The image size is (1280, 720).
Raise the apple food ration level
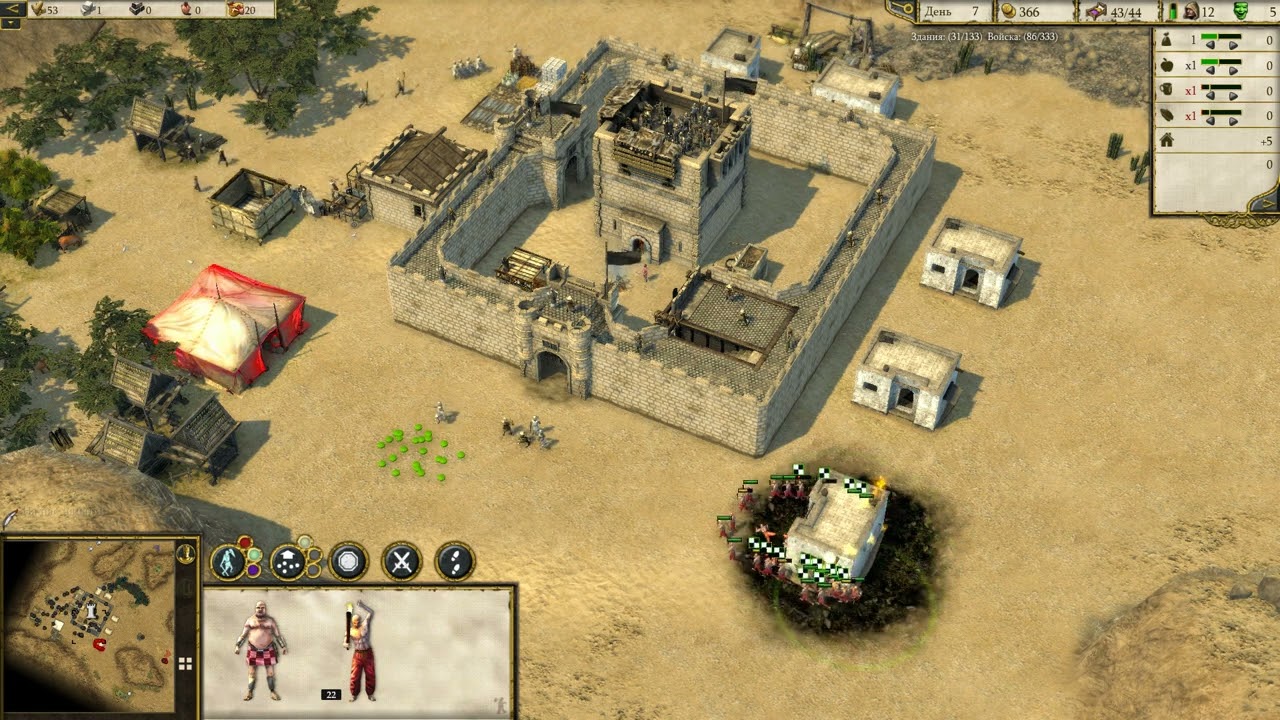tap(1233, 72)
